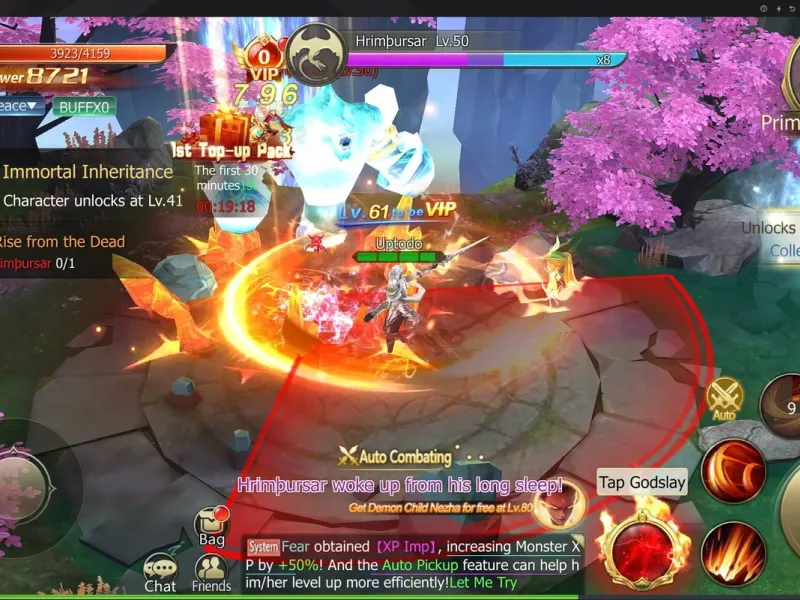Viewport: 800px width, 600px height.
Task: Select the Hrimþursar boss target portrait
Action: click(x=317, y=53)
